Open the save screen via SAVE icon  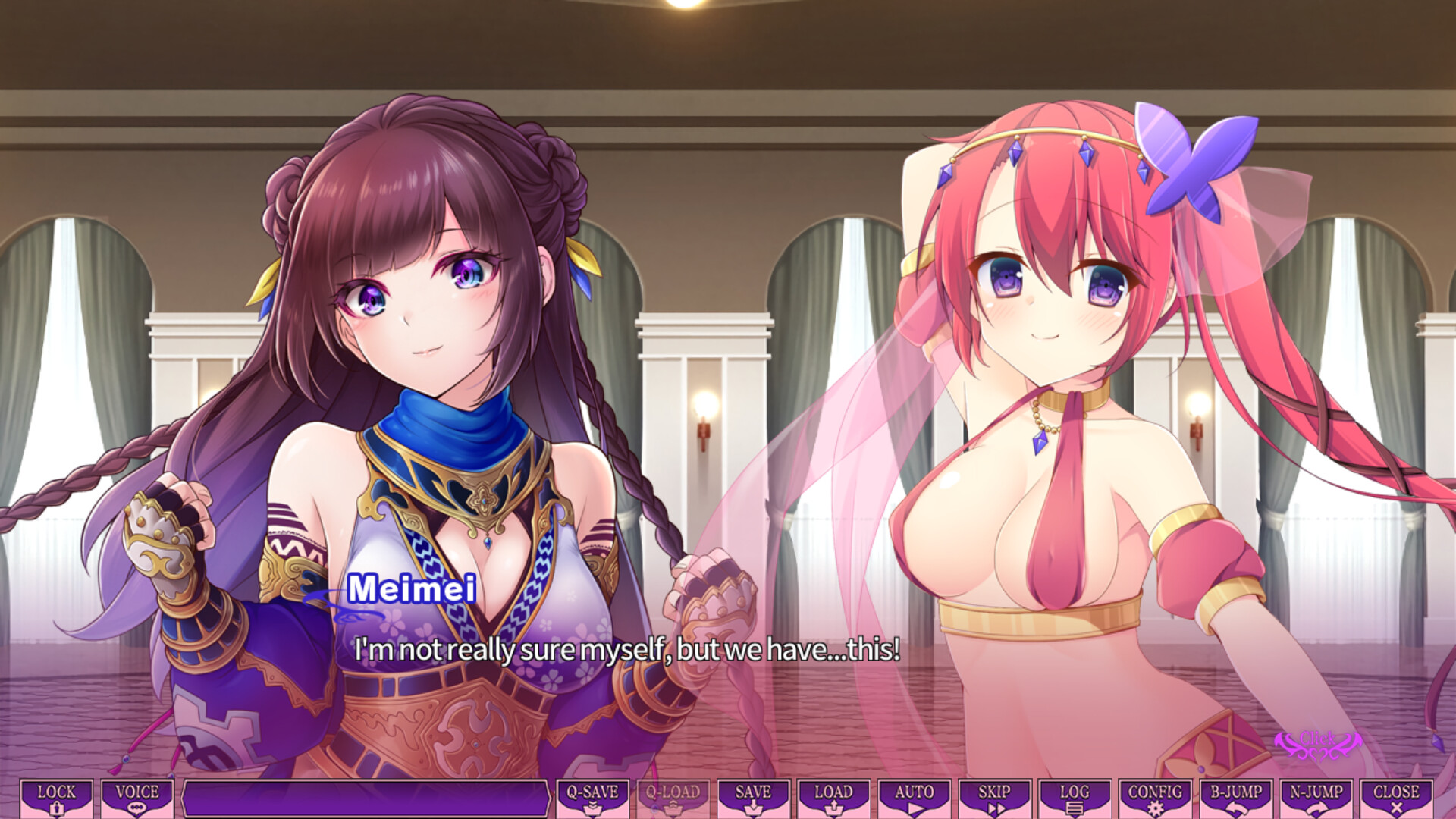(752, 798)
